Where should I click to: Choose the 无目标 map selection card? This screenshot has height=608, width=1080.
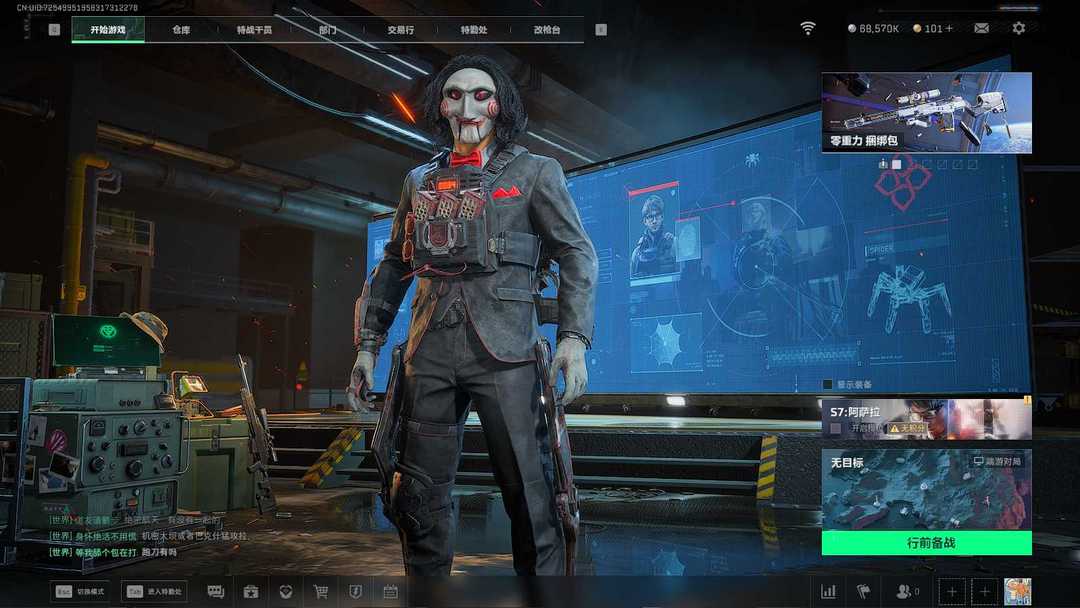[926, 489]
